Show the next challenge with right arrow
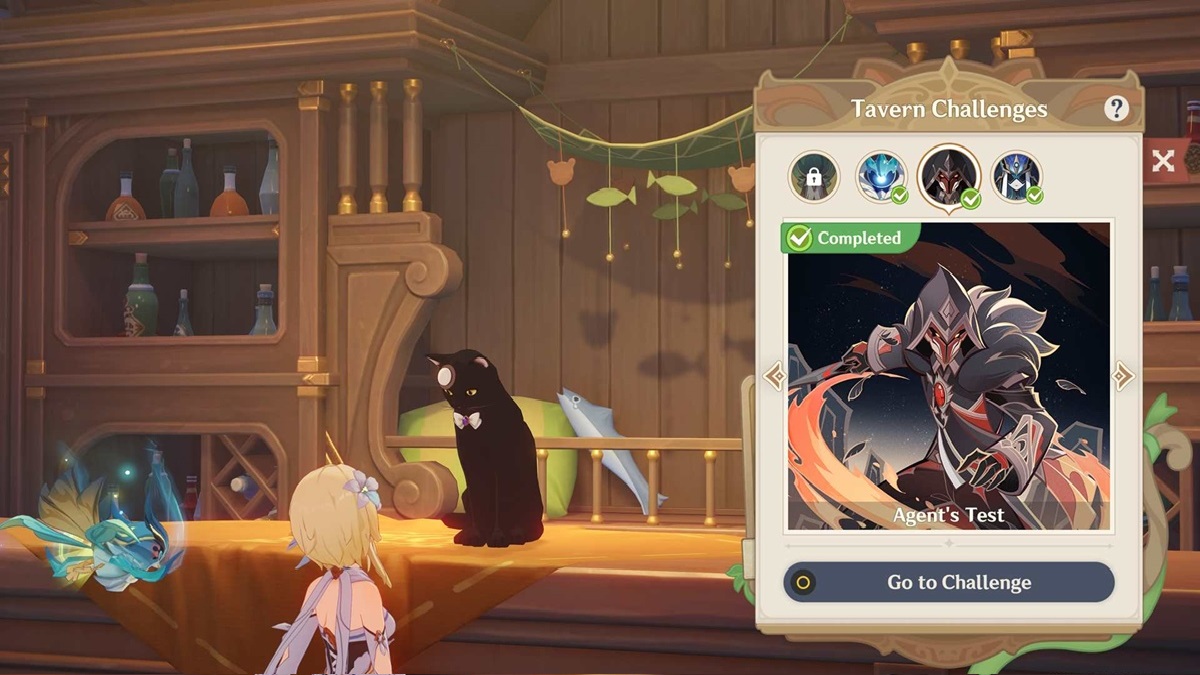Viewport: 1200px width, 675px height. click(1123, 377)
